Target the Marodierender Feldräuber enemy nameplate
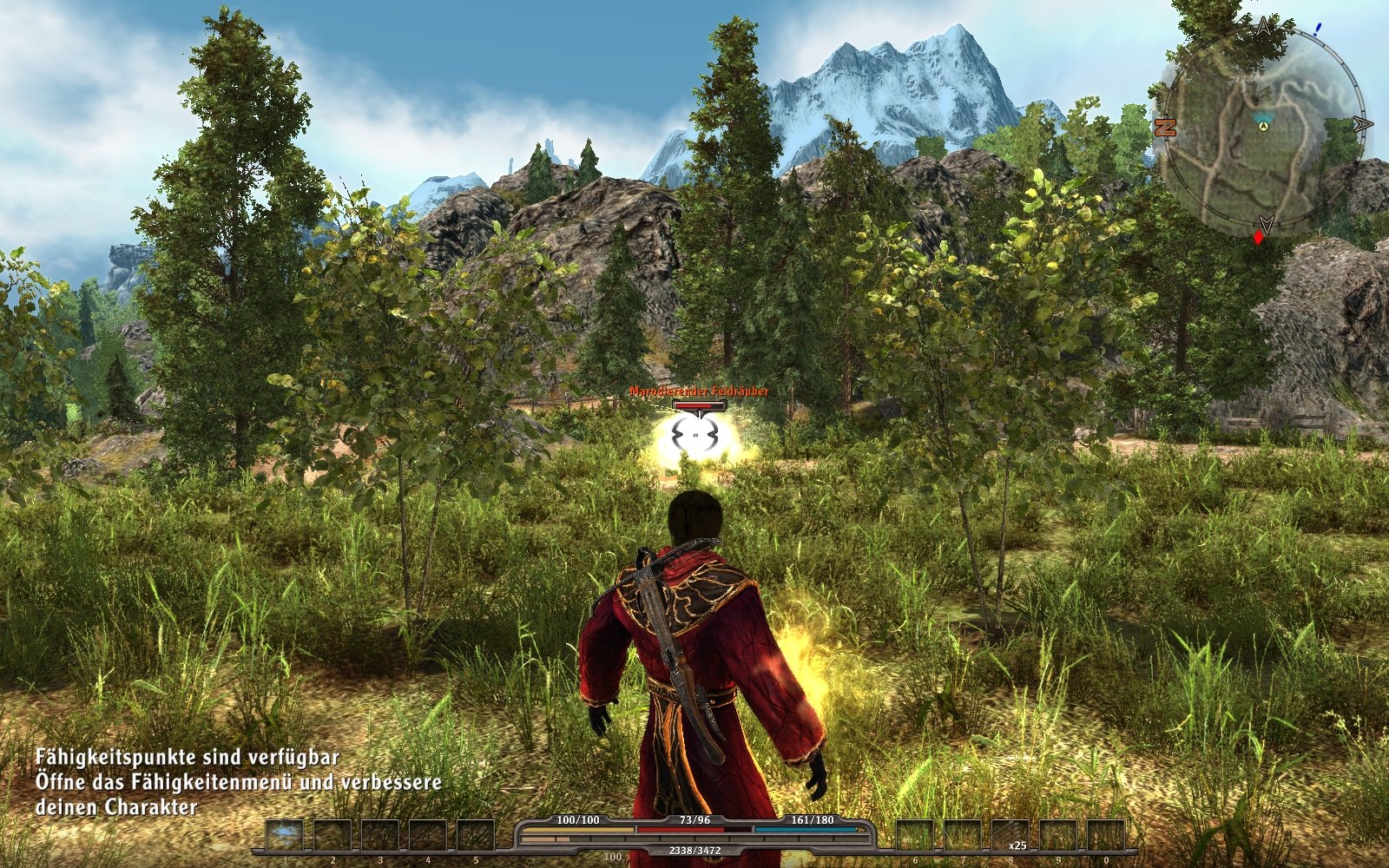Screen dimensions: 1389x868 pyautogui.click(x=699, y=391)
